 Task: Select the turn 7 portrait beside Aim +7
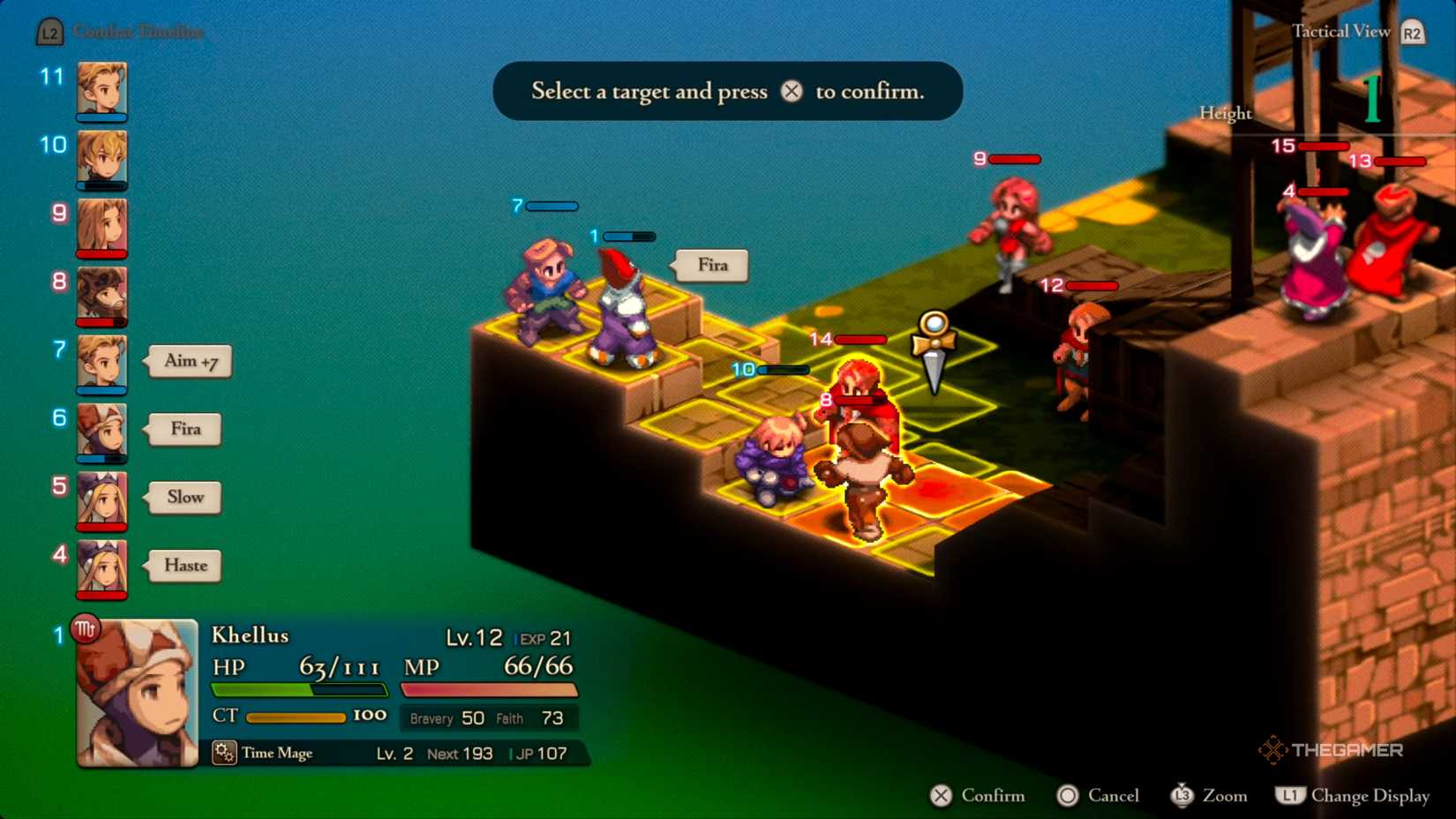pyautogui.click(x=101, y=363)
